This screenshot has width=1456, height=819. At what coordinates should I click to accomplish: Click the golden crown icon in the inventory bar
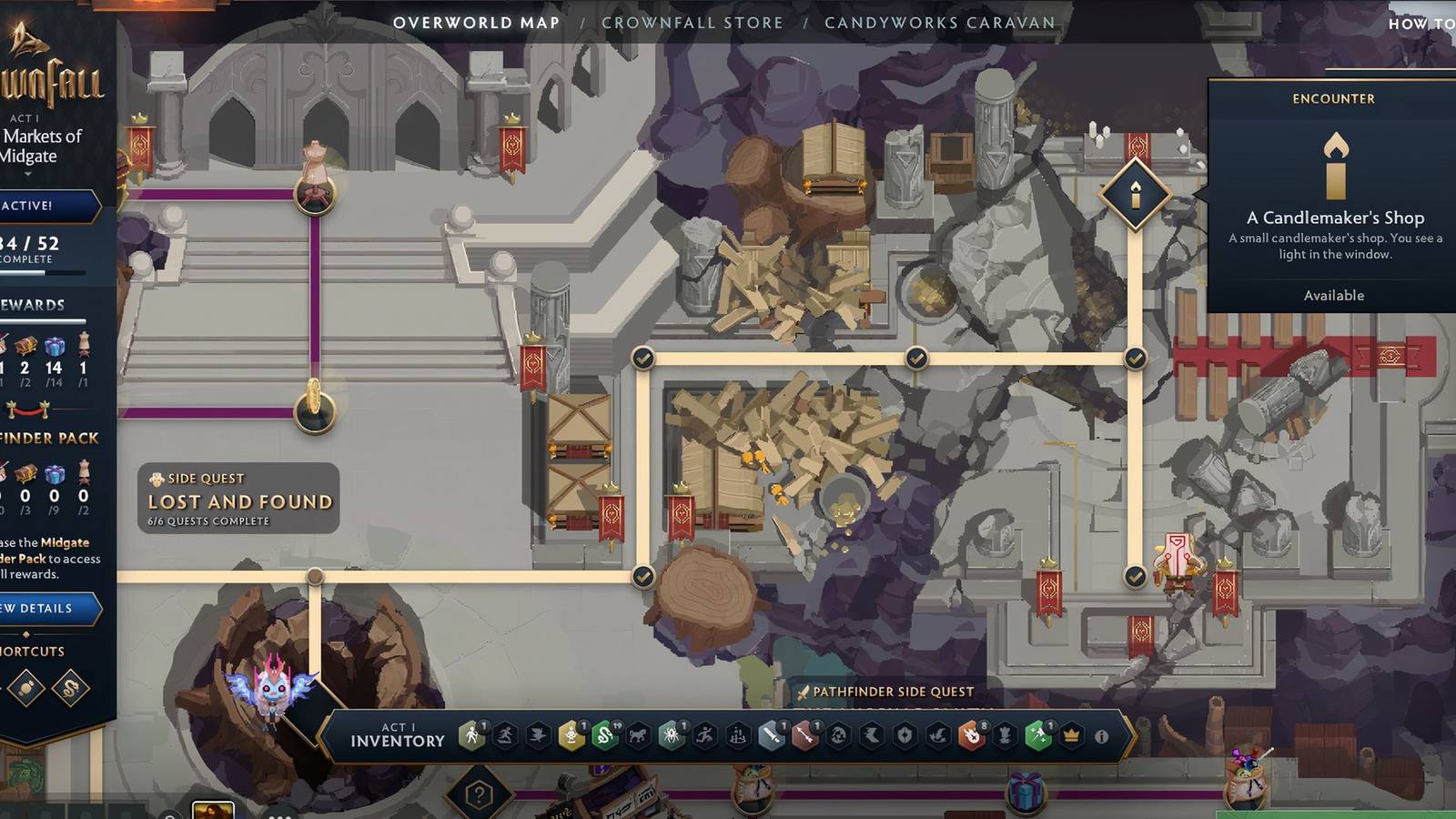(1073, 733)
